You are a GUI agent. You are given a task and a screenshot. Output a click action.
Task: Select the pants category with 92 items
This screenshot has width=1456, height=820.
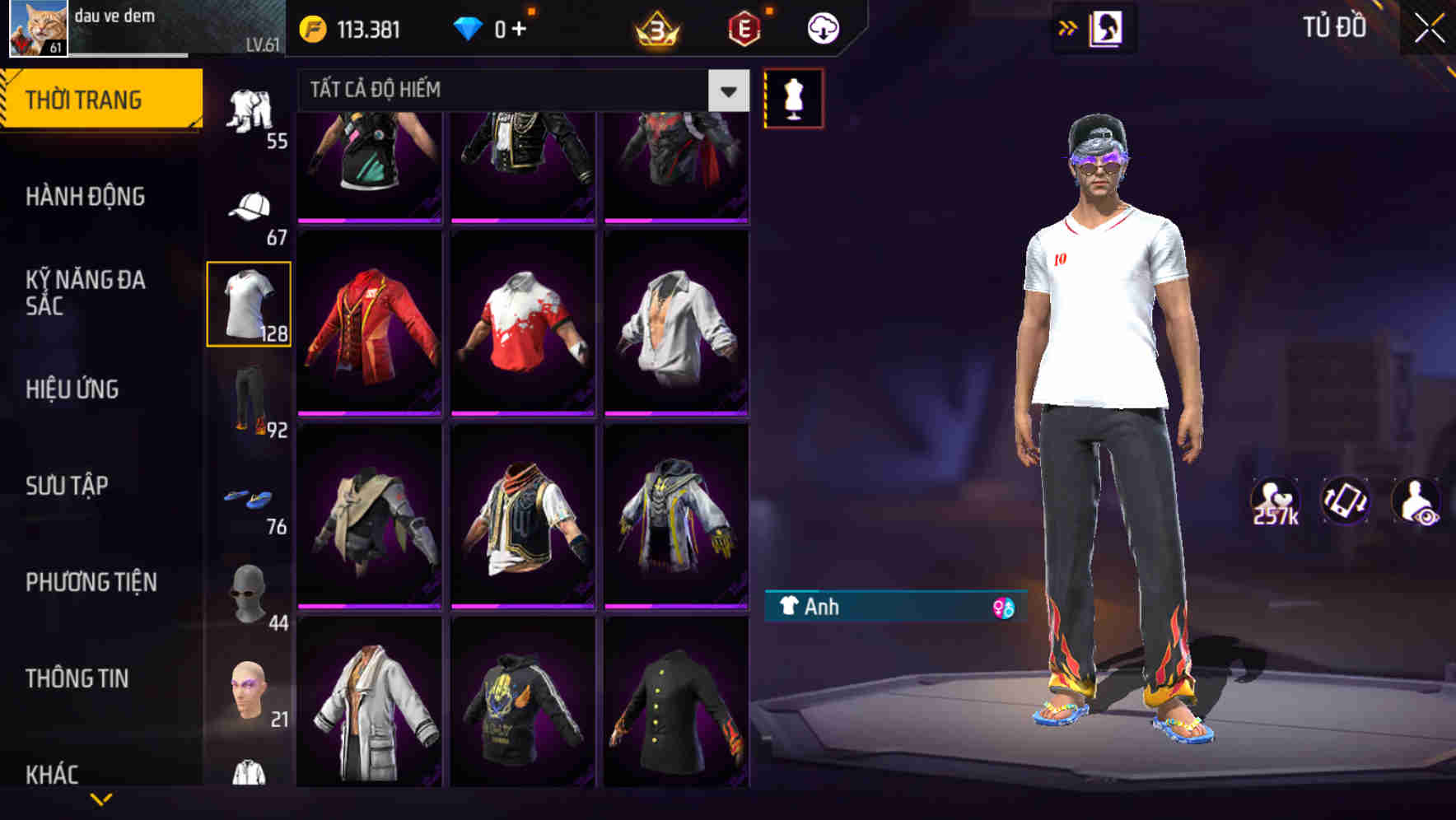pyautogui.click(x=249, y=405)
